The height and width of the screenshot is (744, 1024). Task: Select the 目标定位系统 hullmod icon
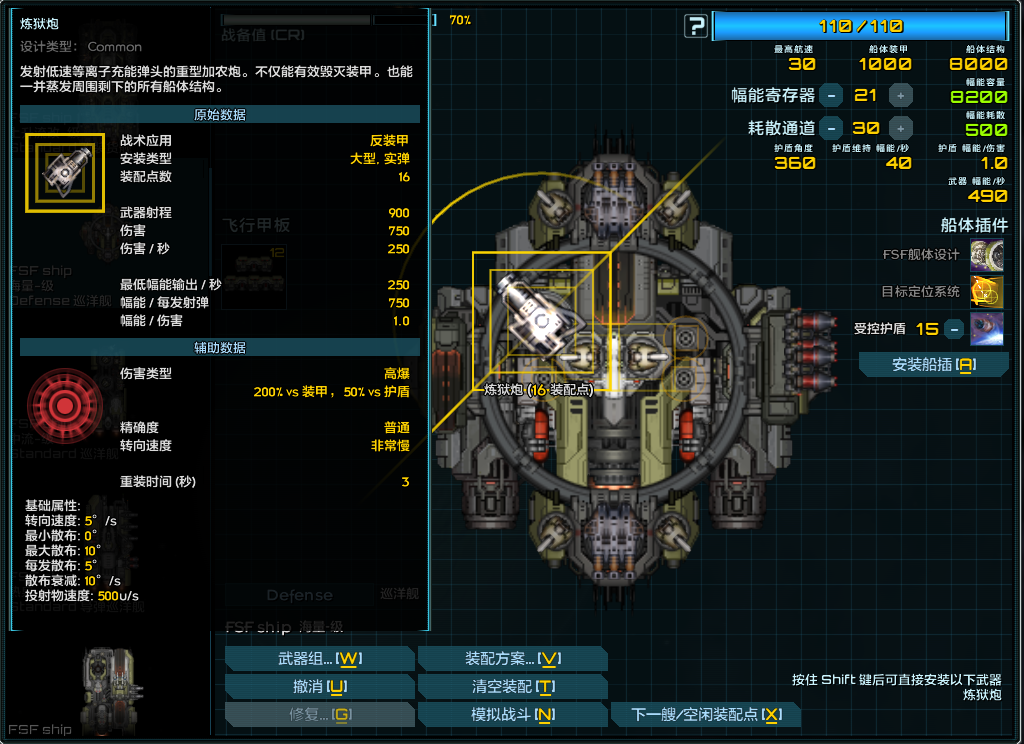987,291
